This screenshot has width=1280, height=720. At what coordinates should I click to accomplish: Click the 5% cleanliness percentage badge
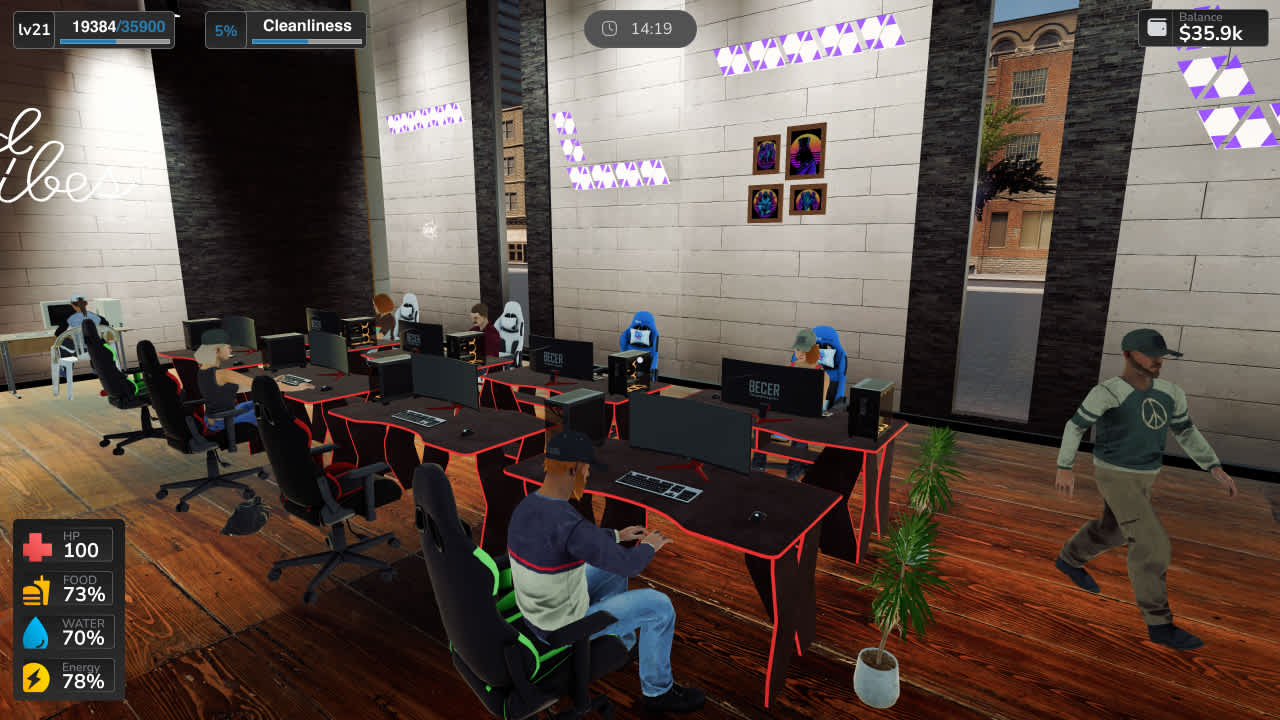pos(226,29)
